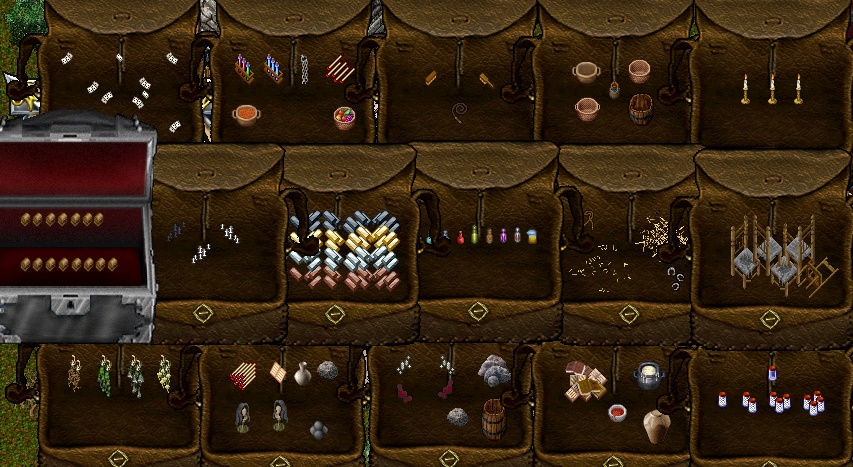Pick the small red bowl
The height and width of the screenshot is (467, 853).
click(617, 413)
